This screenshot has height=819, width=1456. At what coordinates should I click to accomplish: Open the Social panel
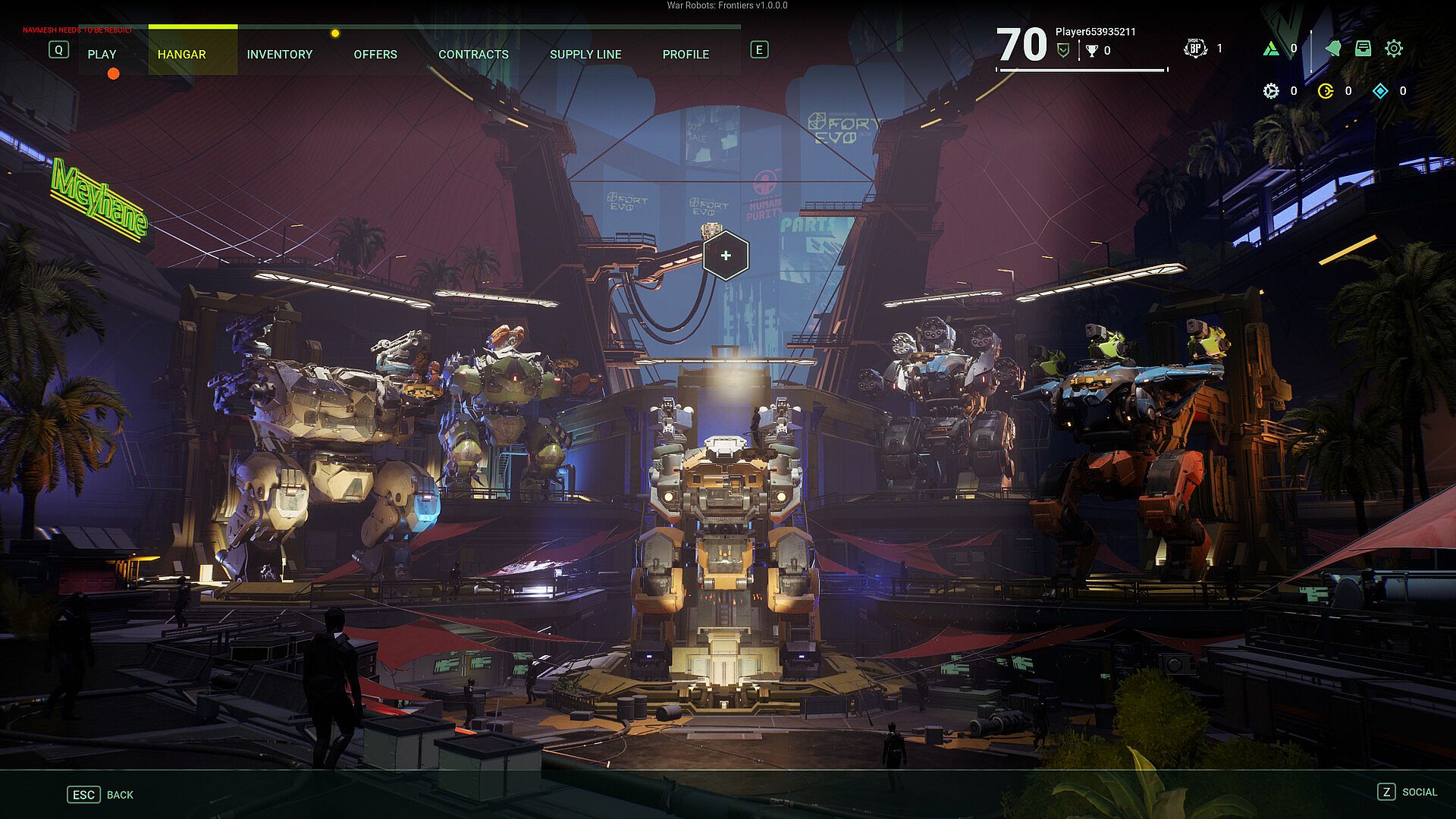click(1407, 792)
